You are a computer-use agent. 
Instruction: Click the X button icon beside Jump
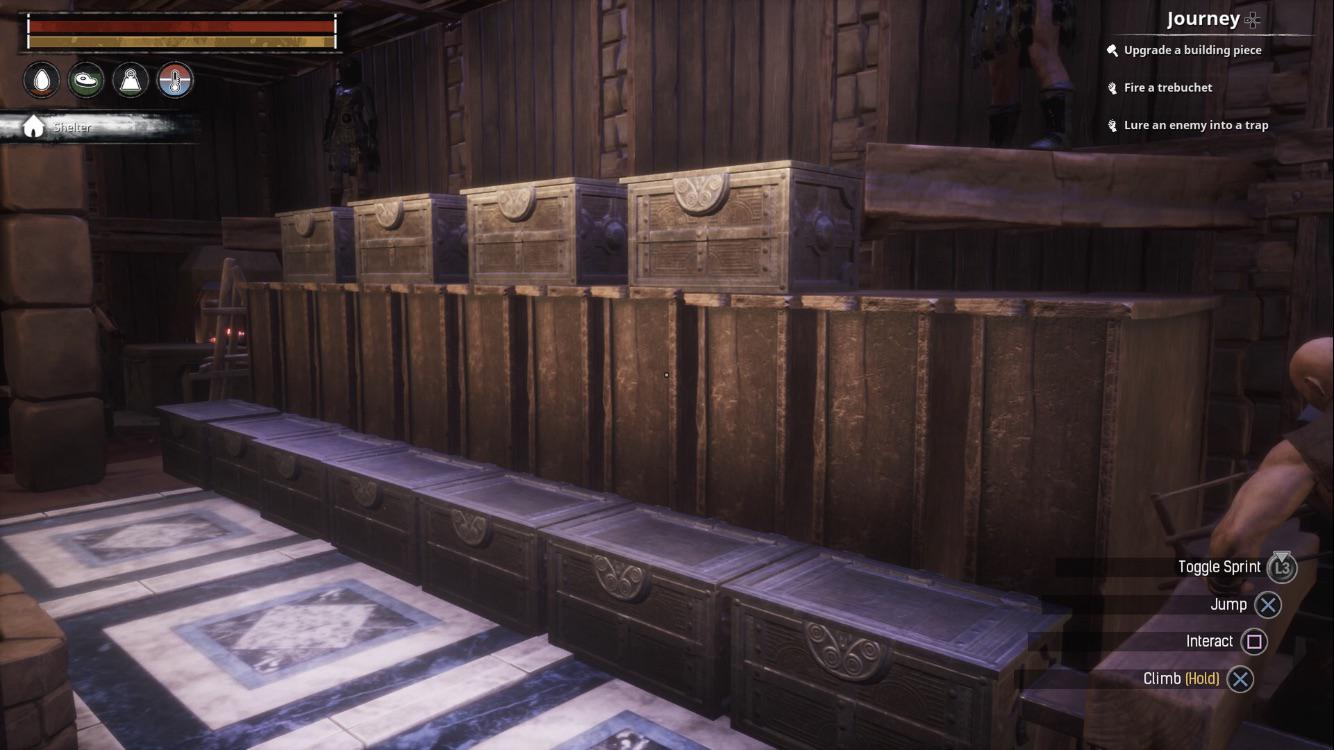pyautogui.click(x=1266, y=605)
